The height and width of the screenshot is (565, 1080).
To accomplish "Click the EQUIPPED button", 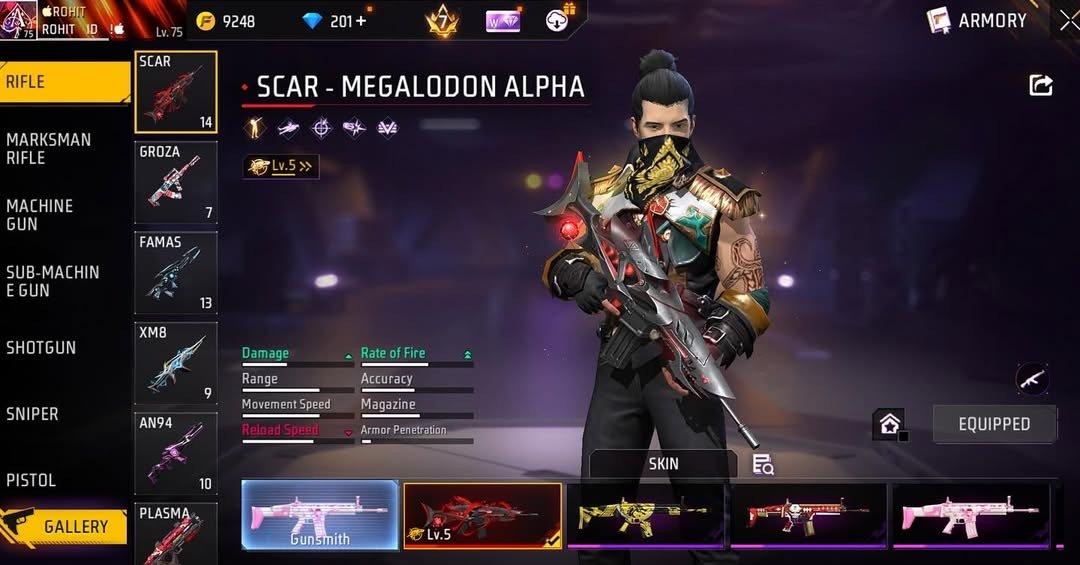I will [994, 424].
